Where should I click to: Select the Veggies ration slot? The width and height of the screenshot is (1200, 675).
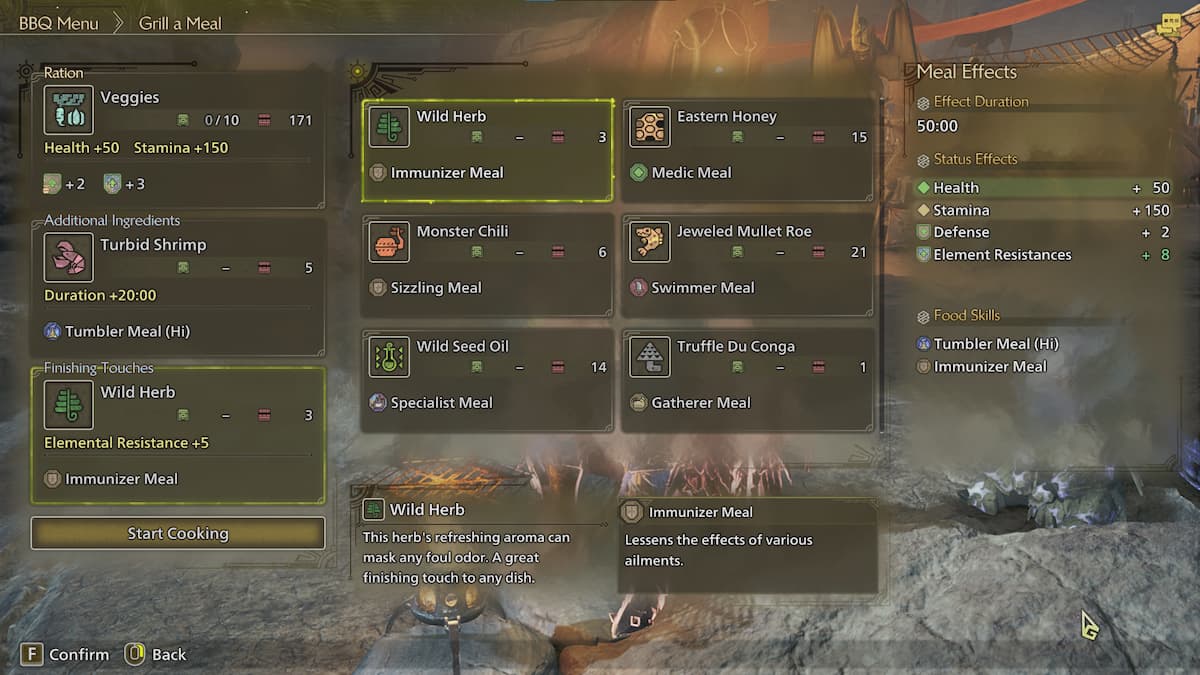[x=178, y=137]
